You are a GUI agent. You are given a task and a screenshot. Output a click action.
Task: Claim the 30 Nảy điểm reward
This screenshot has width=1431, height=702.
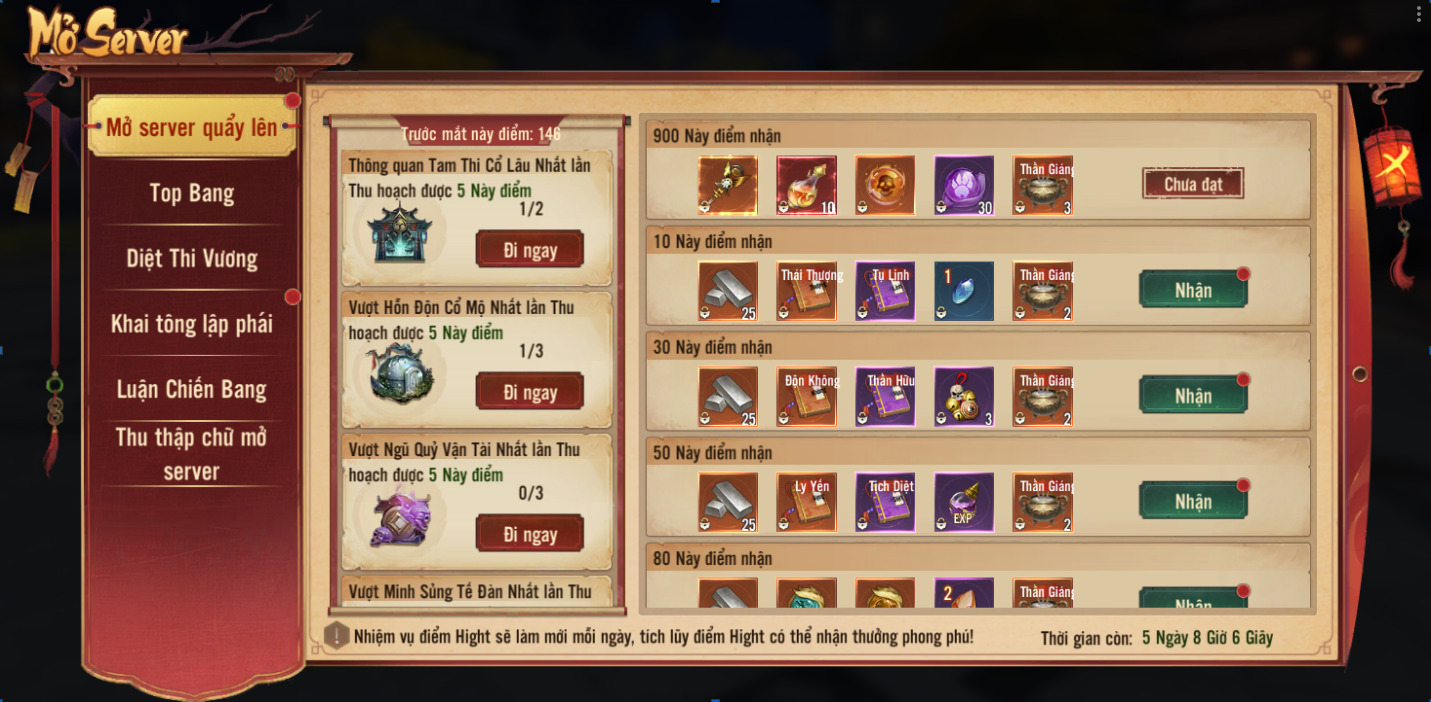coord(1193,396)
